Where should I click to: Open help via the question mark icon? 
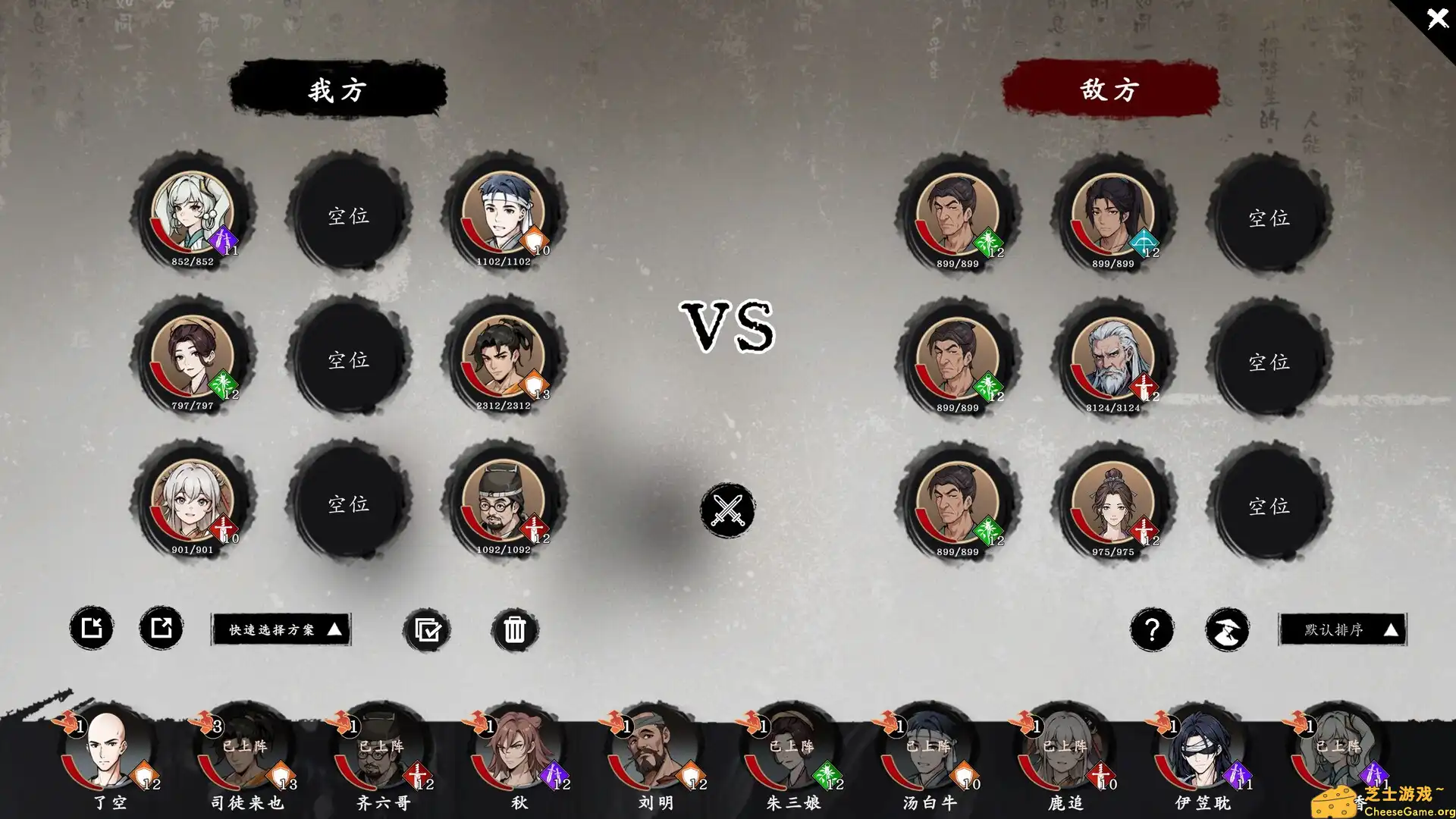1153,629
